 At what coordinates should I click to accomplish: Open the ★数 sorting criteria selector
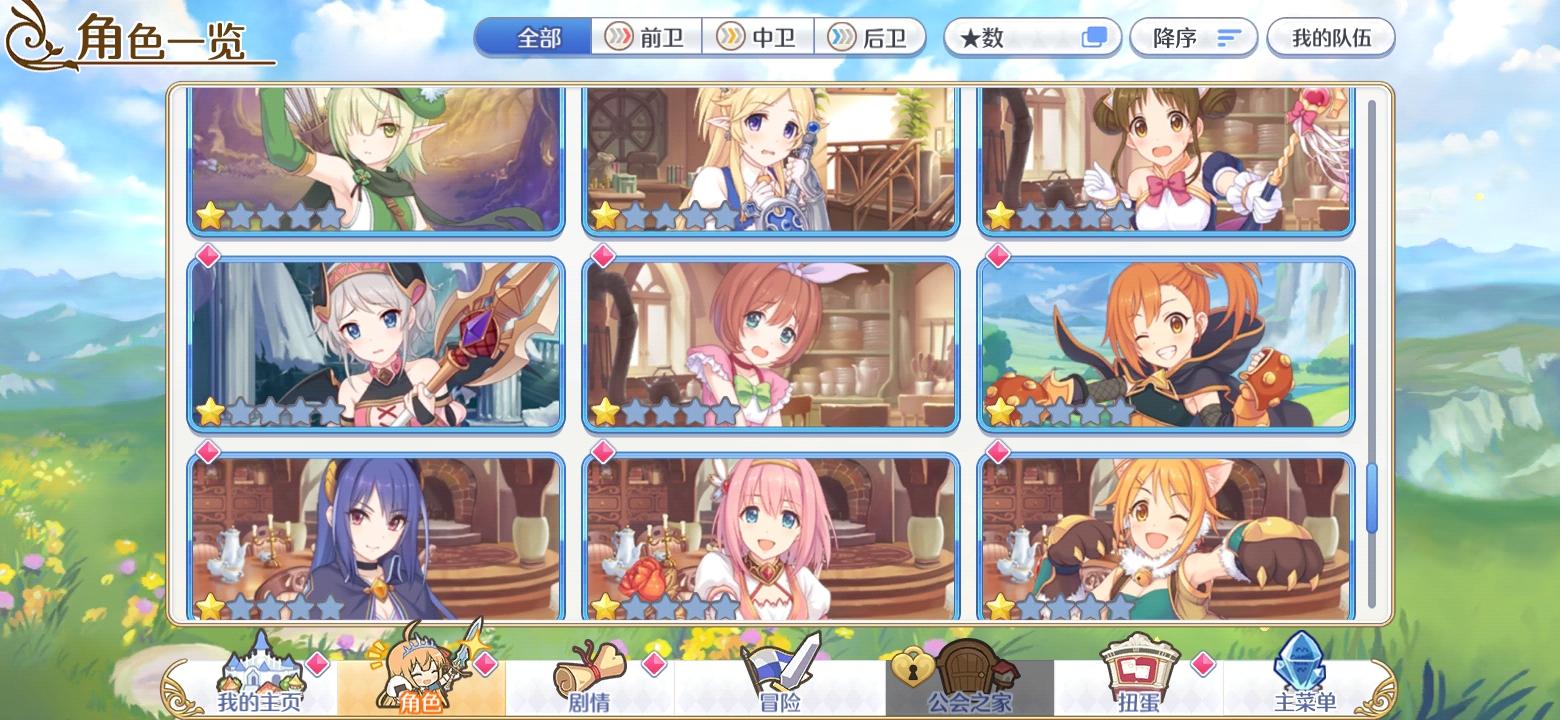tap(1032, 37)
